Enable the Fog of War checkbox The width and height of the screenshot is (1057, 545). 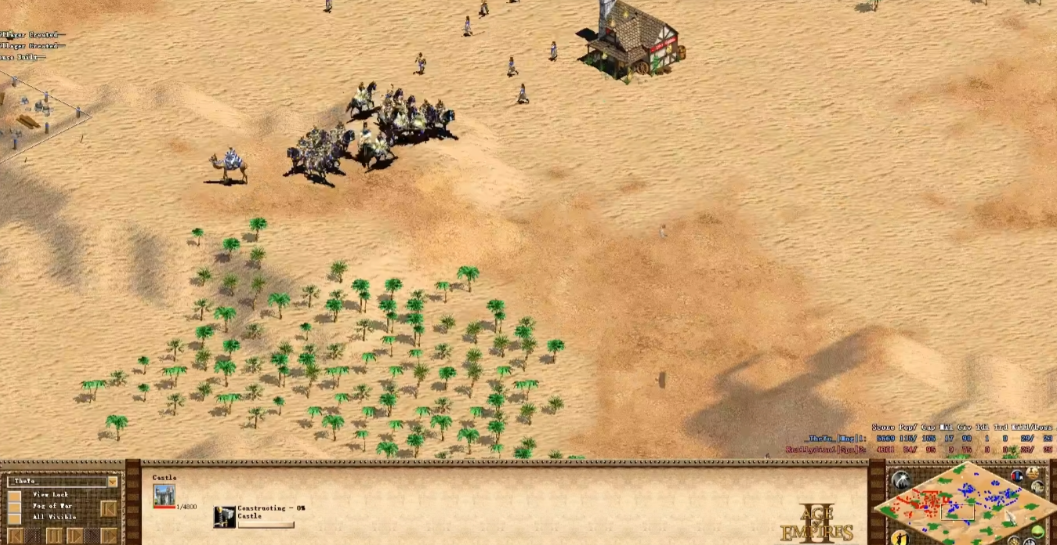click(15, 506)
